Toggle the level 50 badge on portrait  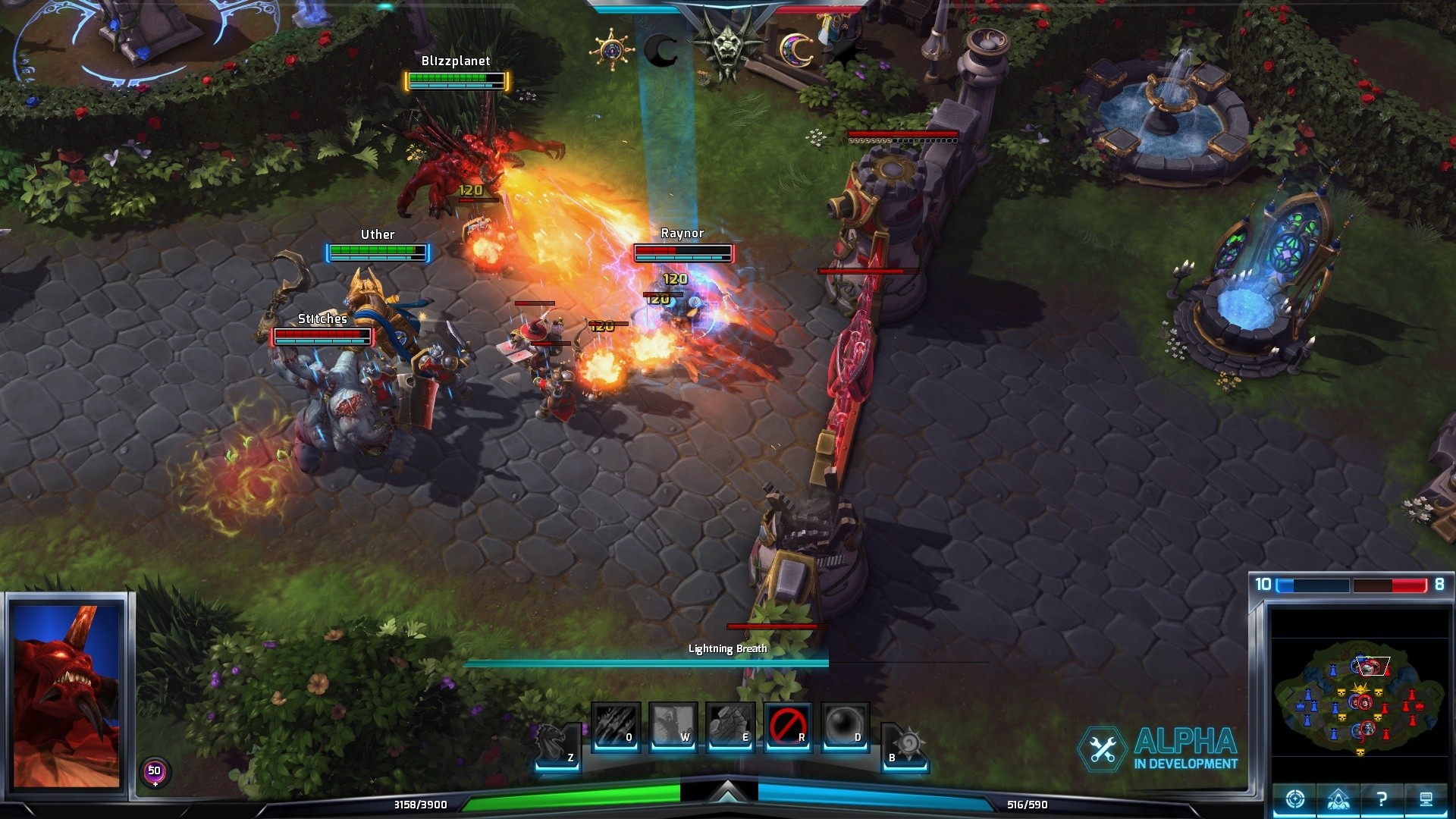(x=154, y=770)
